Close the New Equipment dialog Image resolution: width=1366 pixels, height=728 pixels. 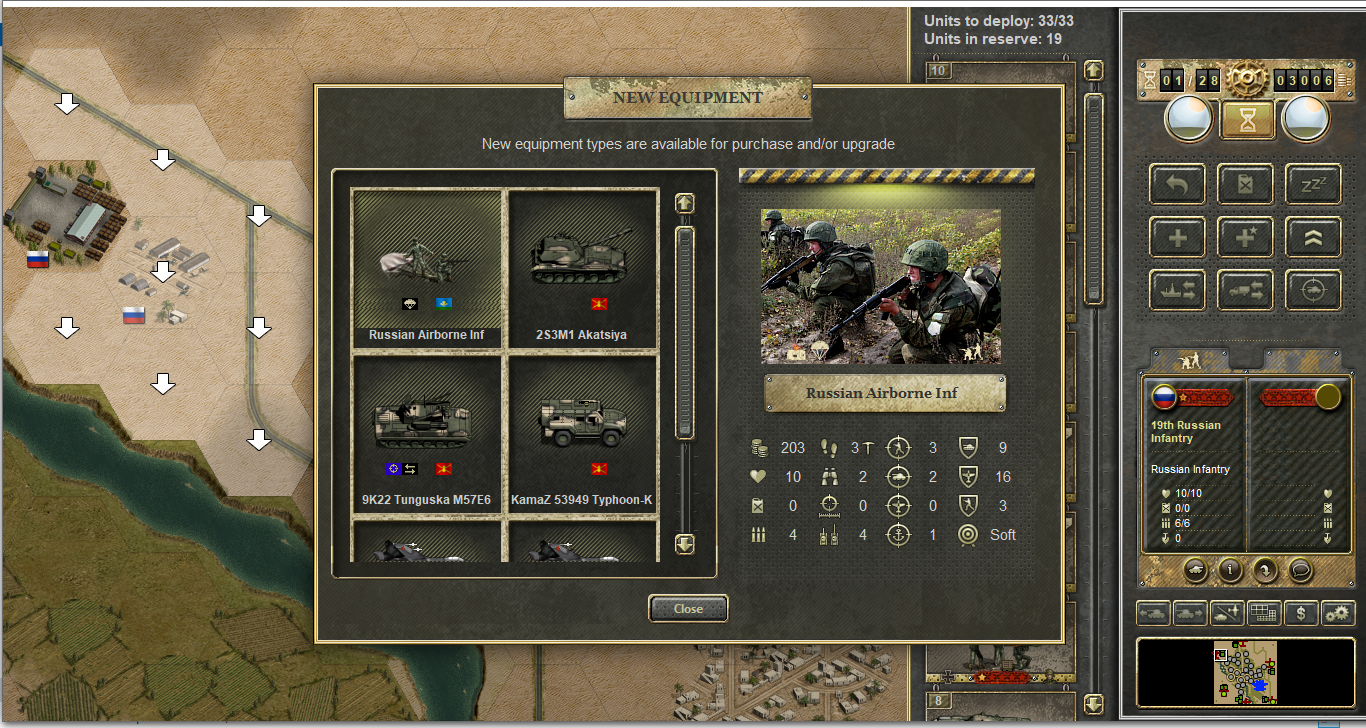click(688, 608)
